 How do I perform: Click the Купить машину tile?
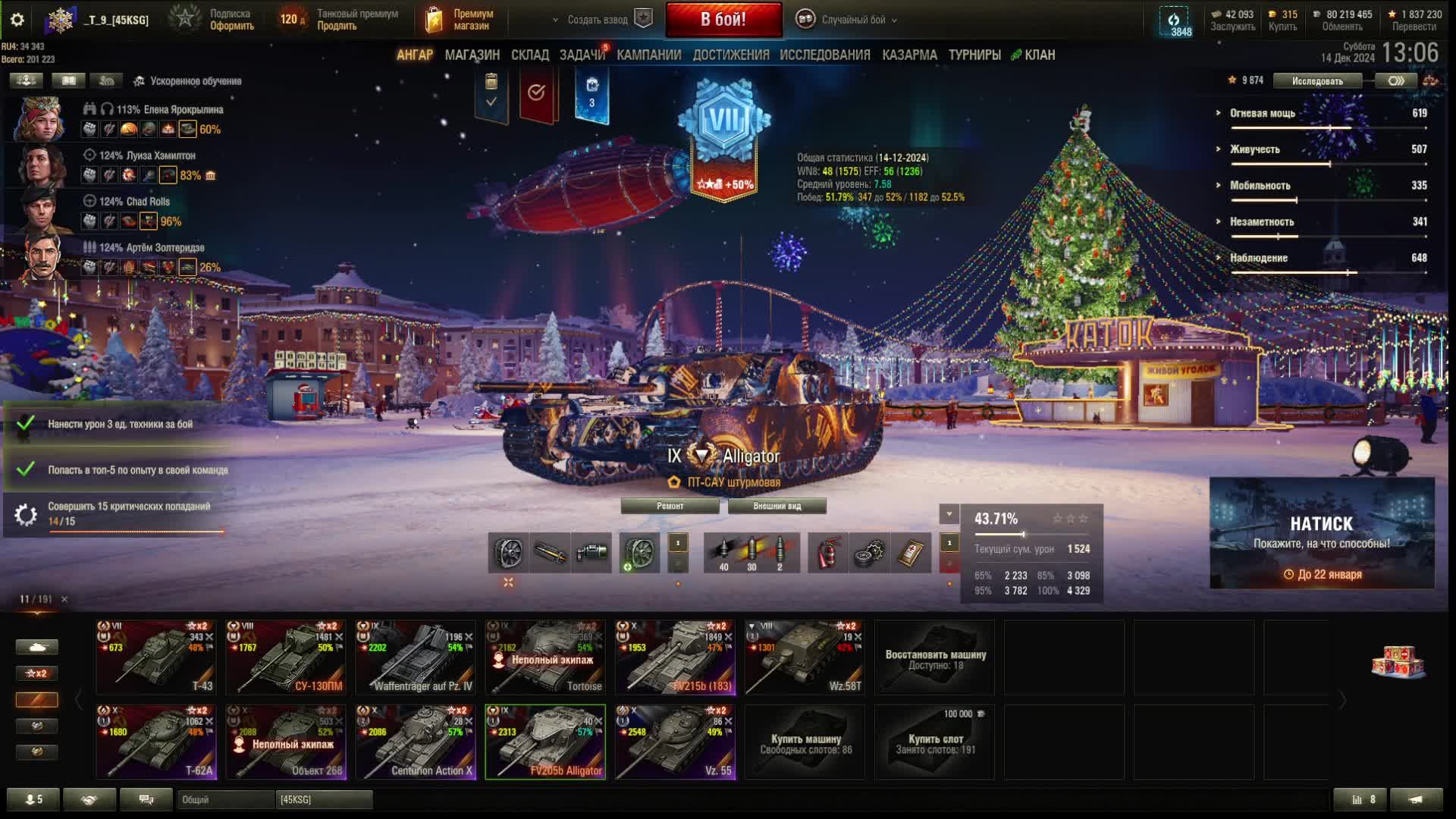pyautogui.click(x=805, y=742)
